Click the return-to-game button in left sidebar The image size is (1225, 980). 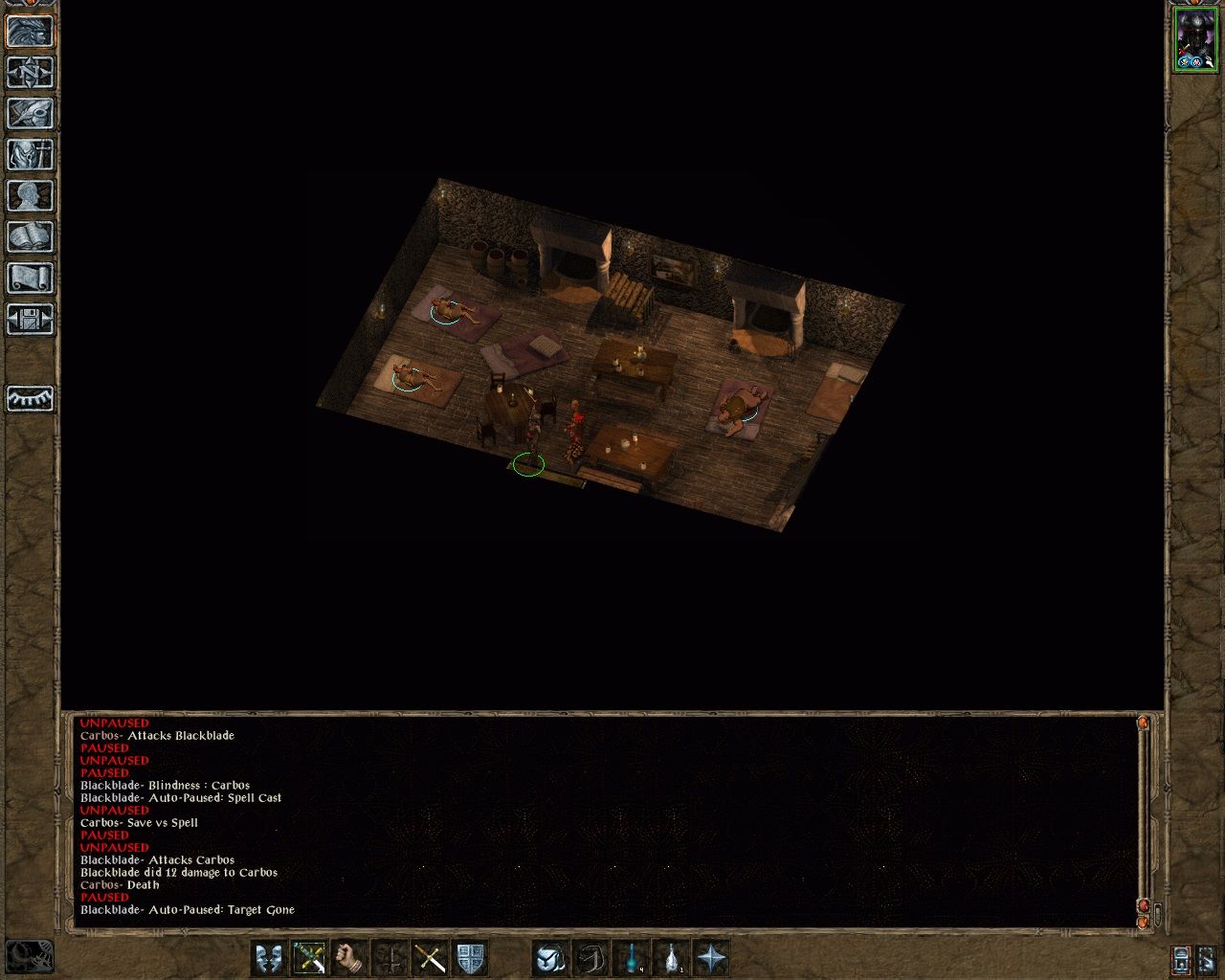pos(30,32)
